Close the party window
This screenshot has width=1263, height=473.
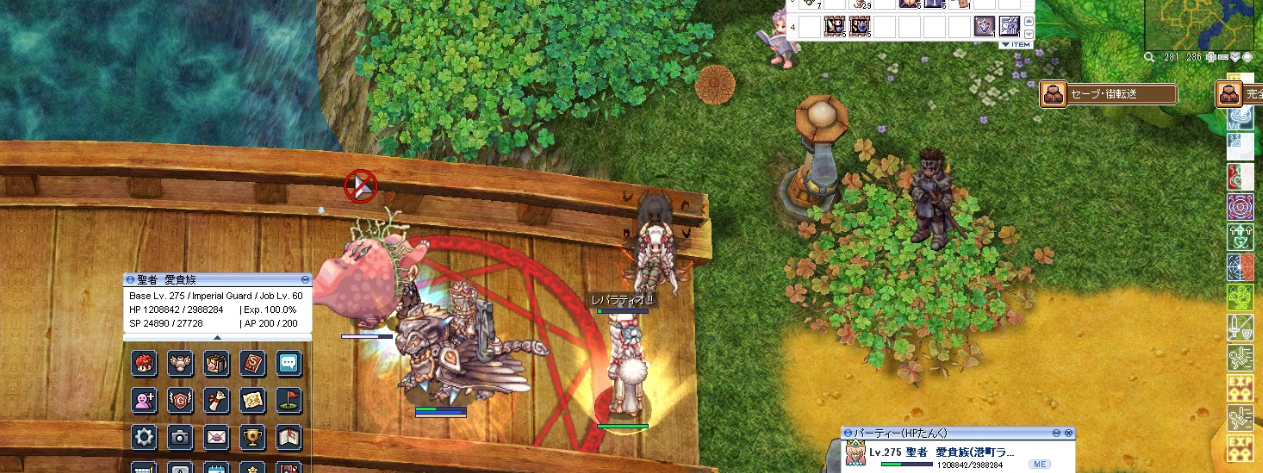[1069, 433]
